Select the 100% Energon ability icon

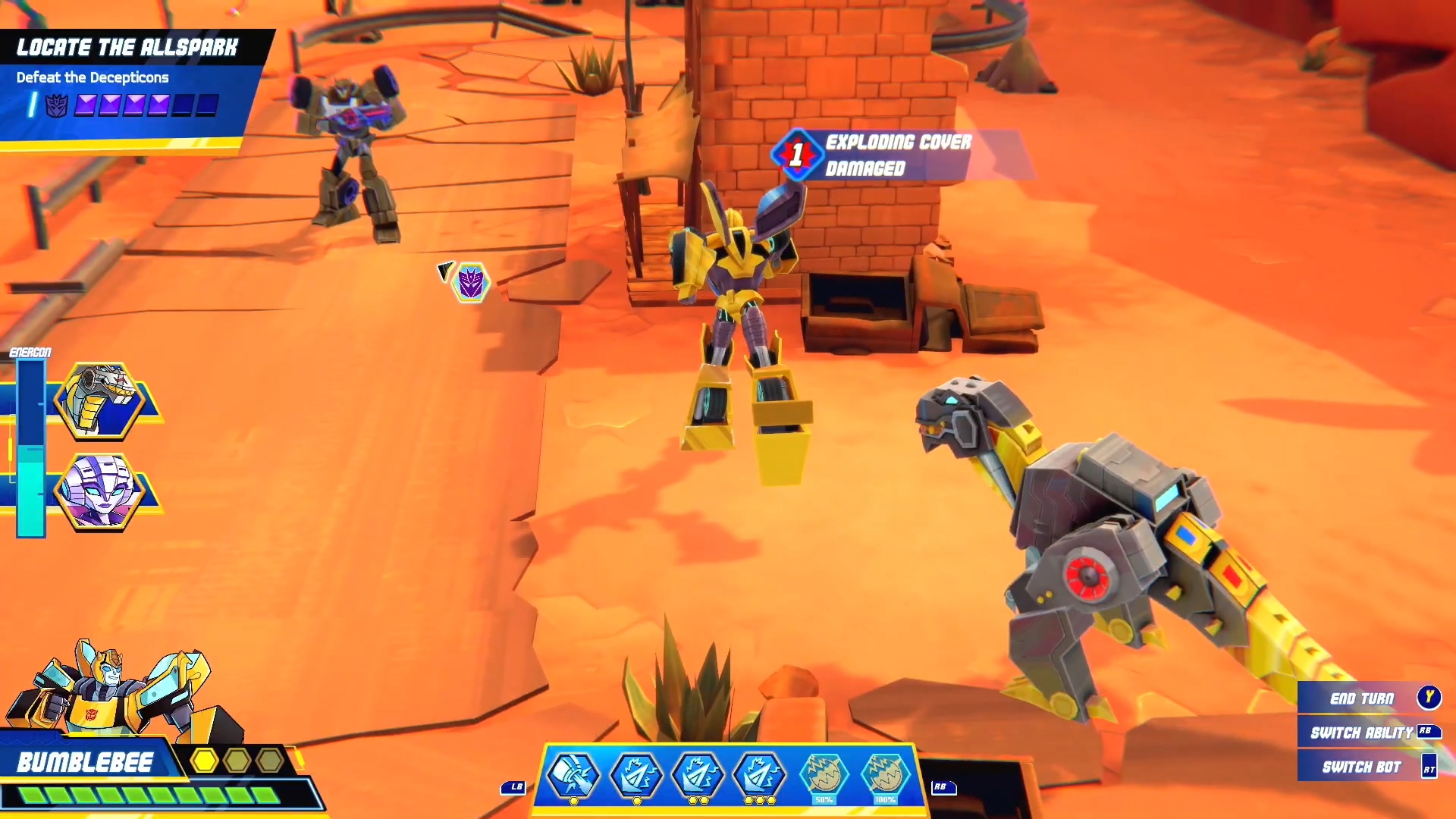(x=885, y=775)
